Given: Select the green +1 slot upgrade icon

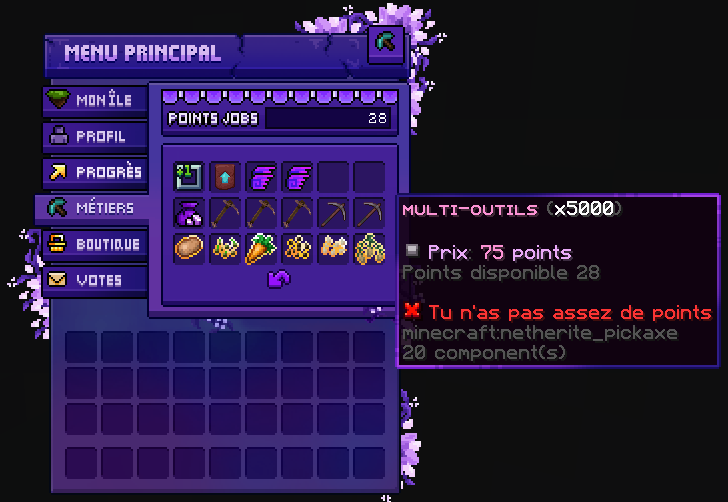Looking at the screenshot, I should tap(189, 177).
